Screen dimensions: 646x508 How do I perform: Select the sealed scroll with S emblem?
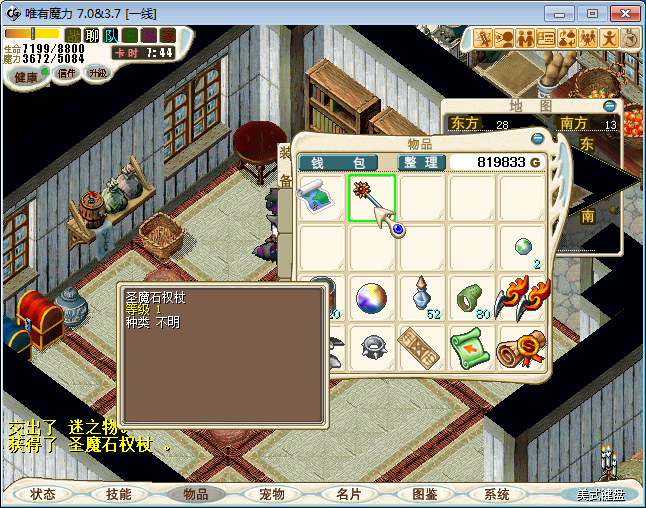522,347
